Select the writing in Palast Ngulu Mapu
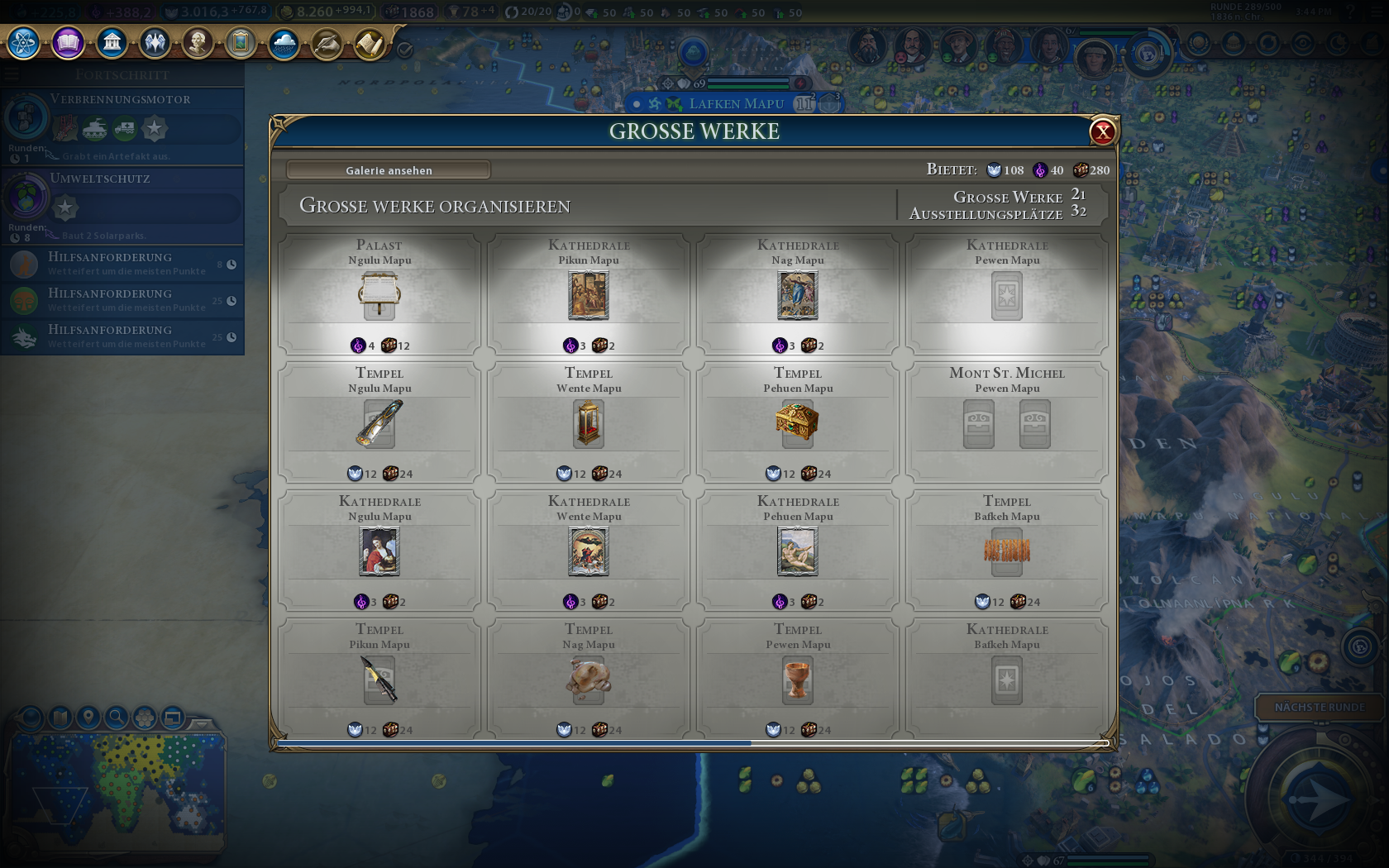This screenshot has width=1389, height=868. tap(379, 296)
